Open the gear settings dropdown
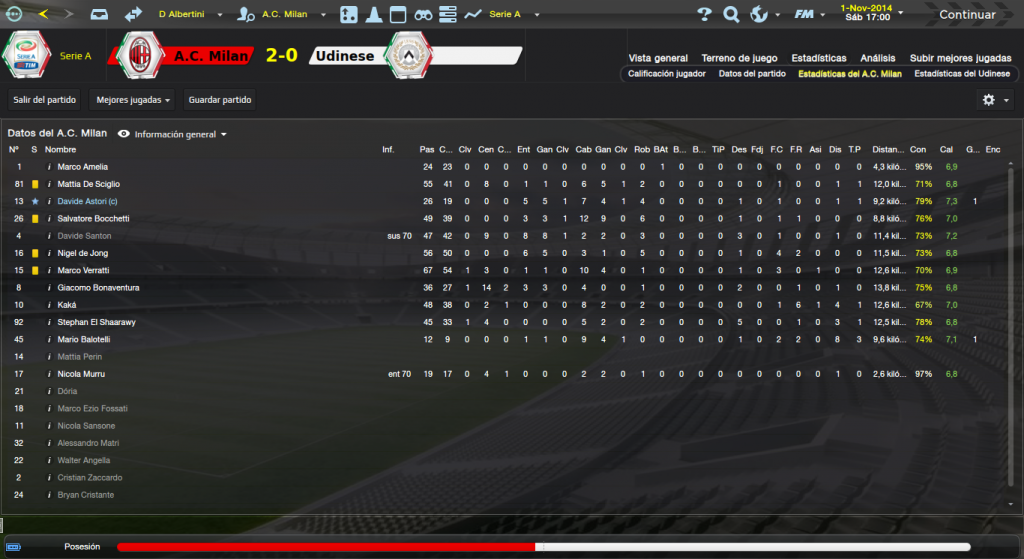 (x=993, y=100)
